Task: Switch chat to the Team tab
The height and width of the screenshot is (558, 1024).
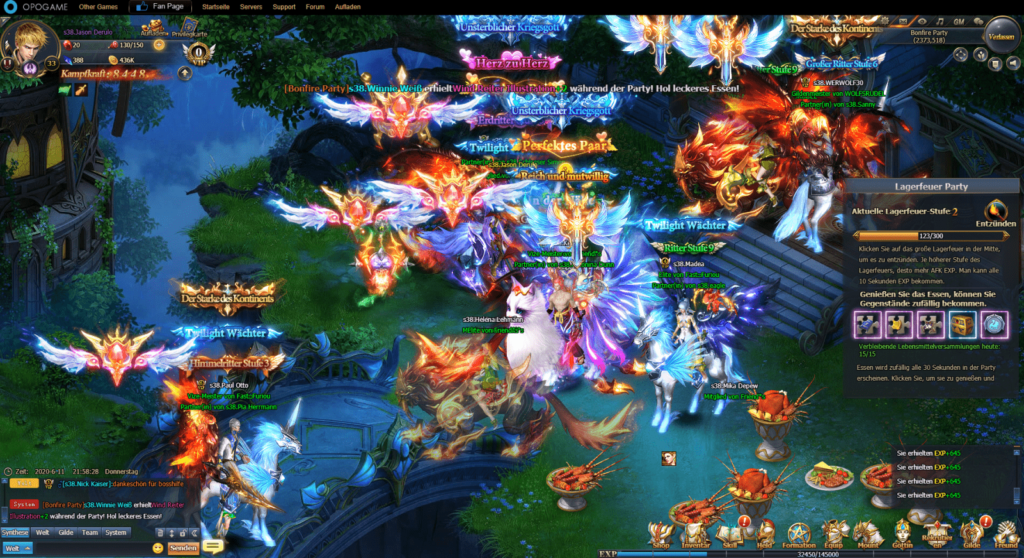Action: pyautogui.click(x=90, y=532)
